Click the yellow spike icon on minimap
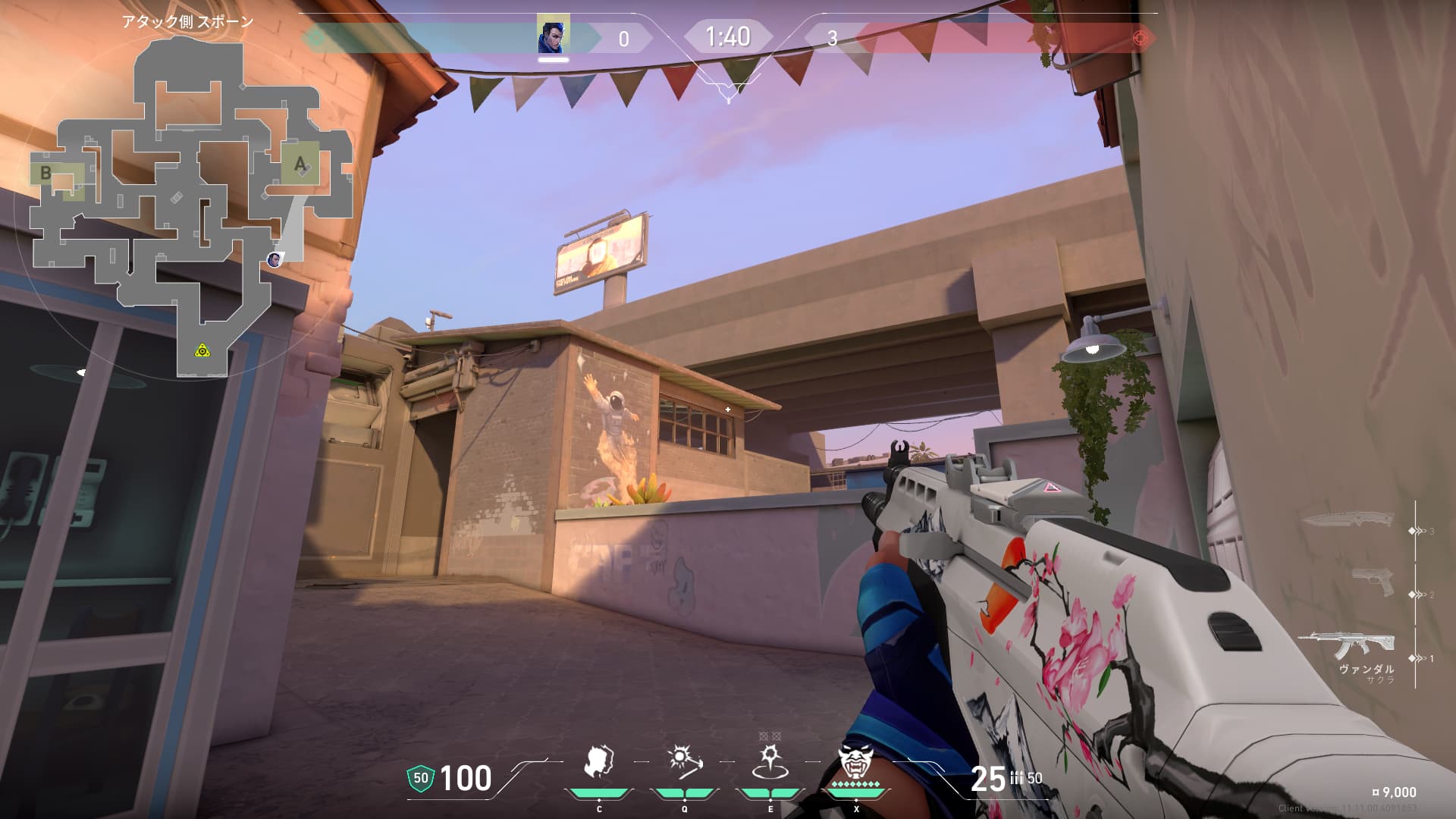Image resolution: width=1456 pixels, height=819 pixels. 202,350
